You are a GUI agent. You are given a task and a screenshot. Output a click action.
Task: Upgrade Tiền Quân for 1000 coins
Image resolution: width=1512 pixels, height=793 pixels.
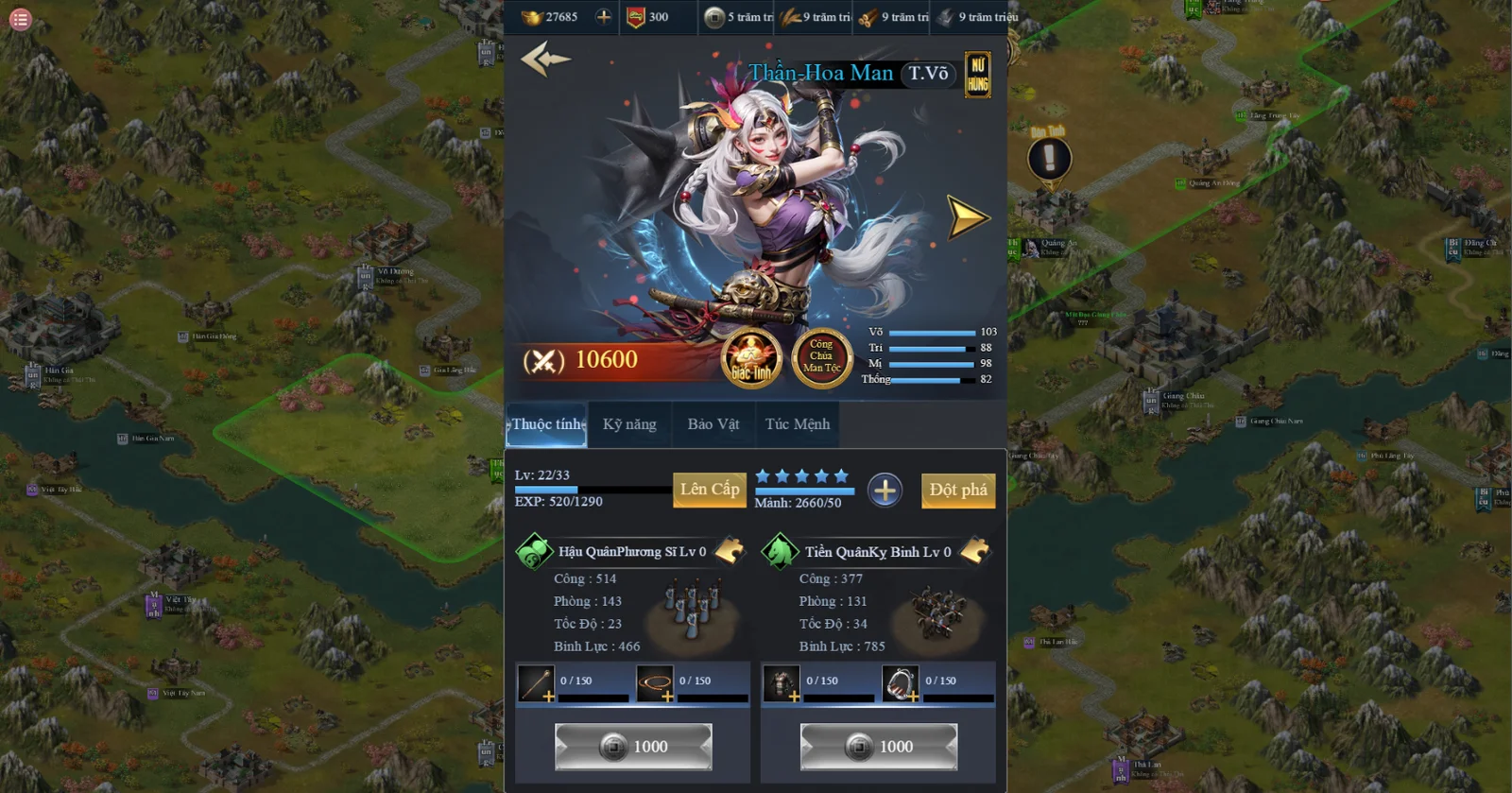coord(879,747)
